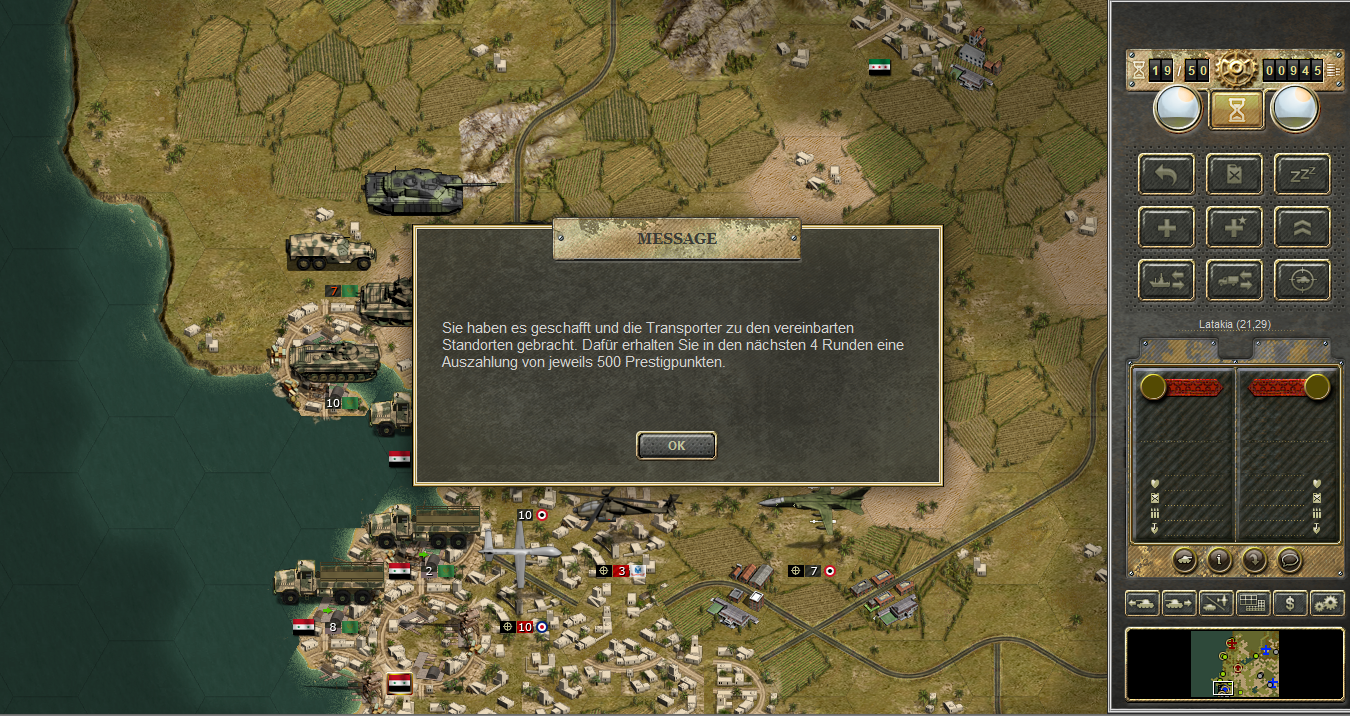1350x716 pixels.
Task: Click the plus-with-star elite replacements button
Action: click(1234, 227)
